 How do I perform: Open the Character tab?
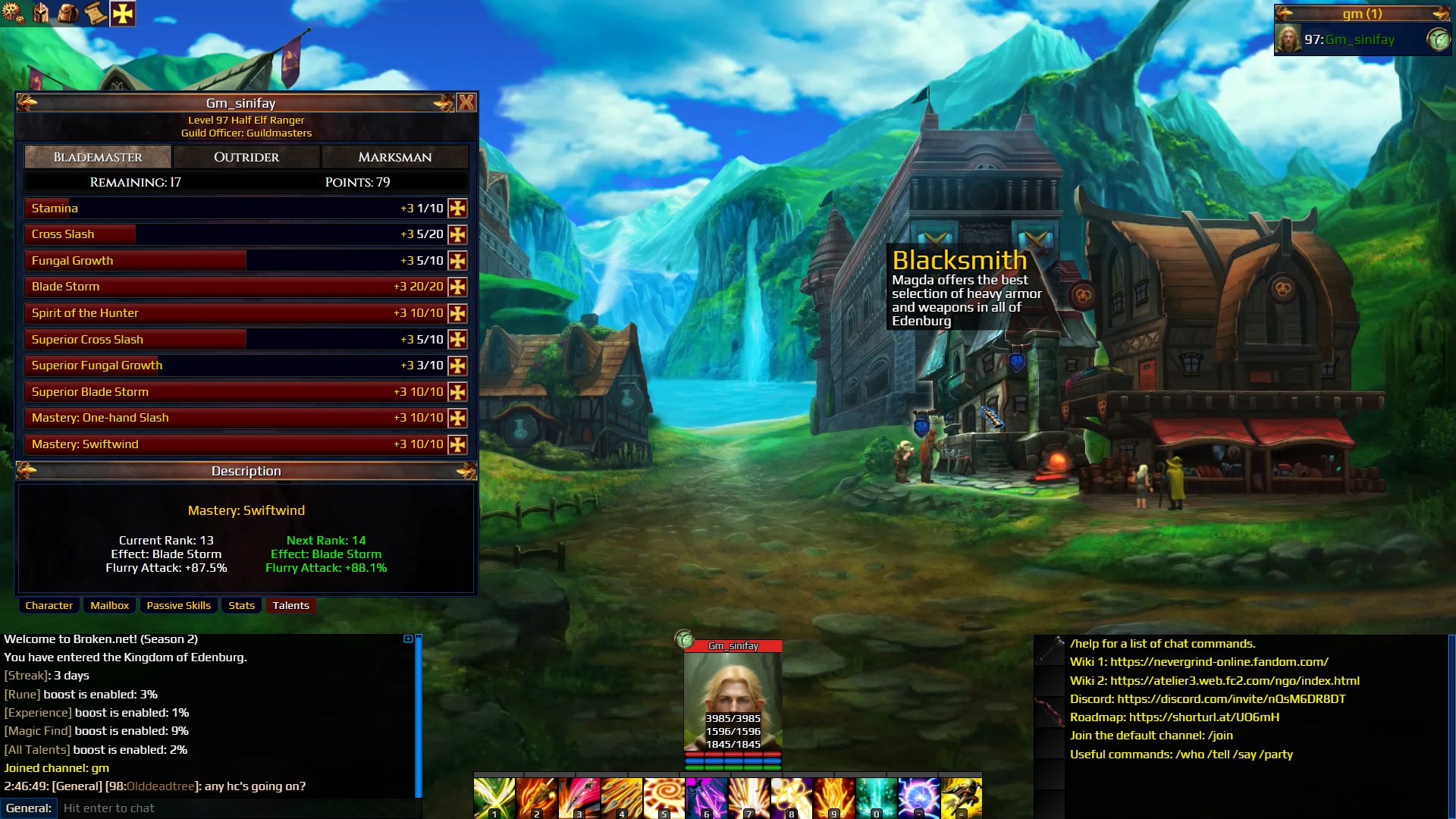49,605
